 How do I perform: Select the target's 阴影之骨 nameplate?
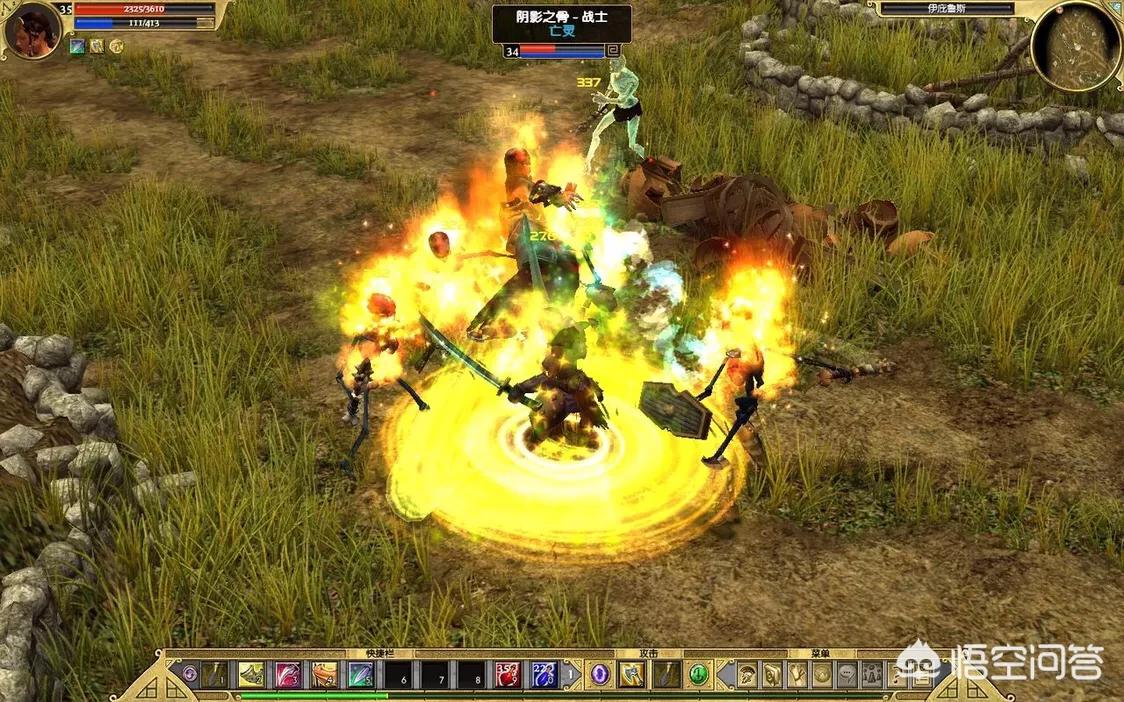pyautogui.click(x=561, y=17)
